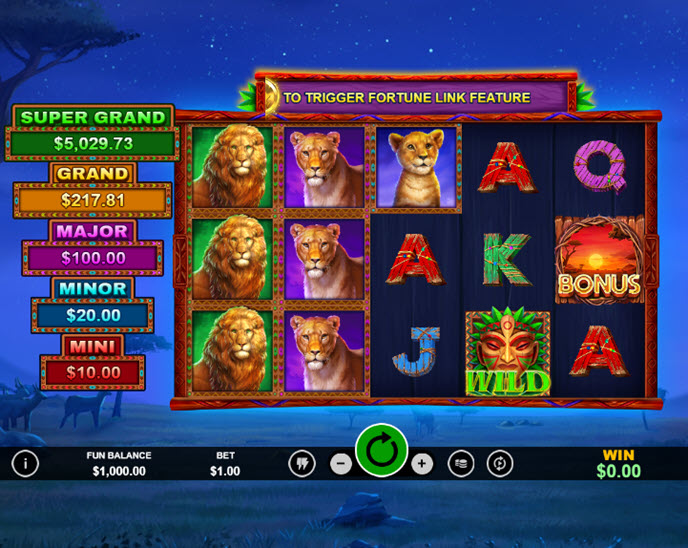Decrease the bet with the minus button
The height and width of the screenshot is (548, 688).
point(341,464)
